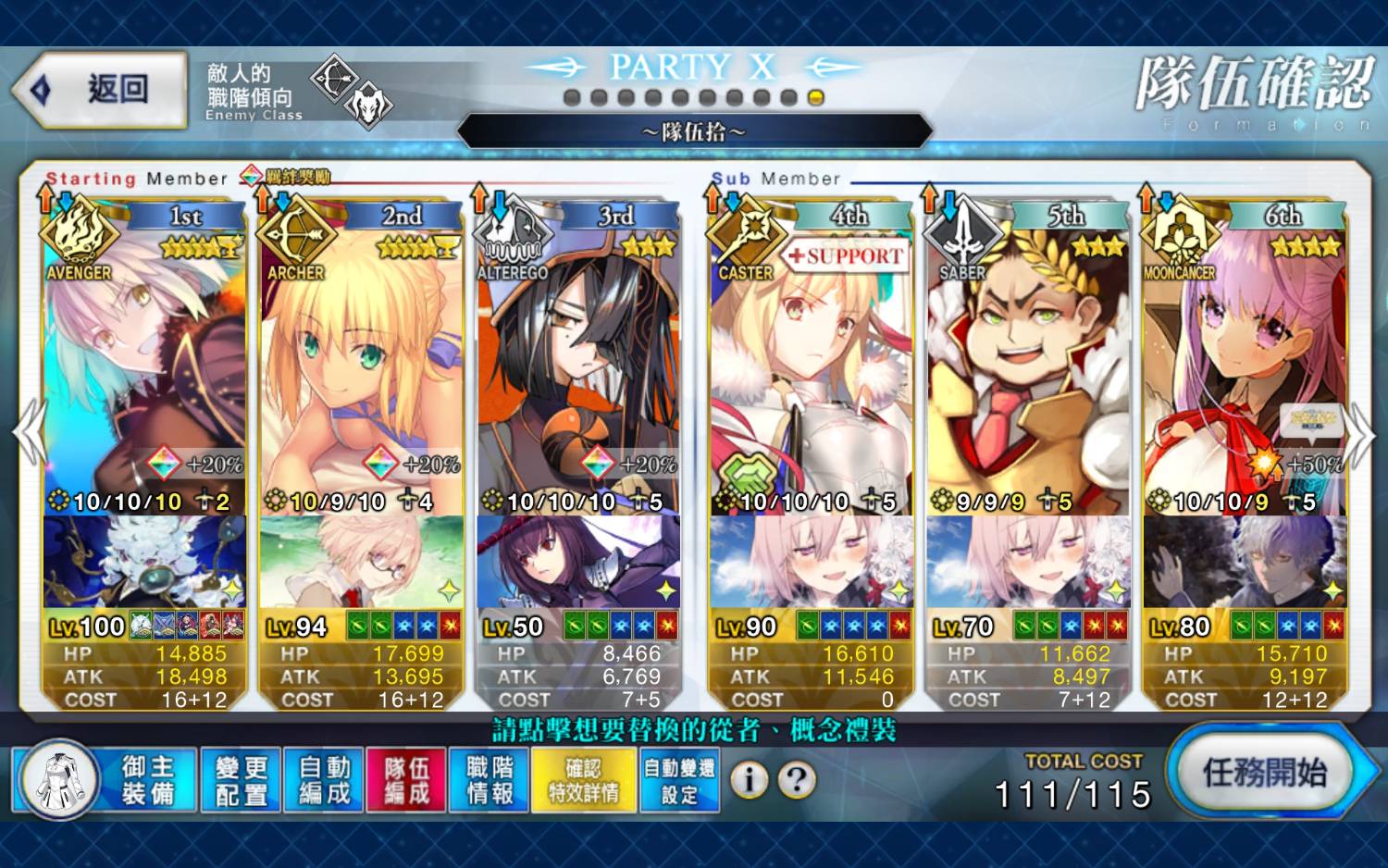Select the first party indicator dot

click(572, 97)
